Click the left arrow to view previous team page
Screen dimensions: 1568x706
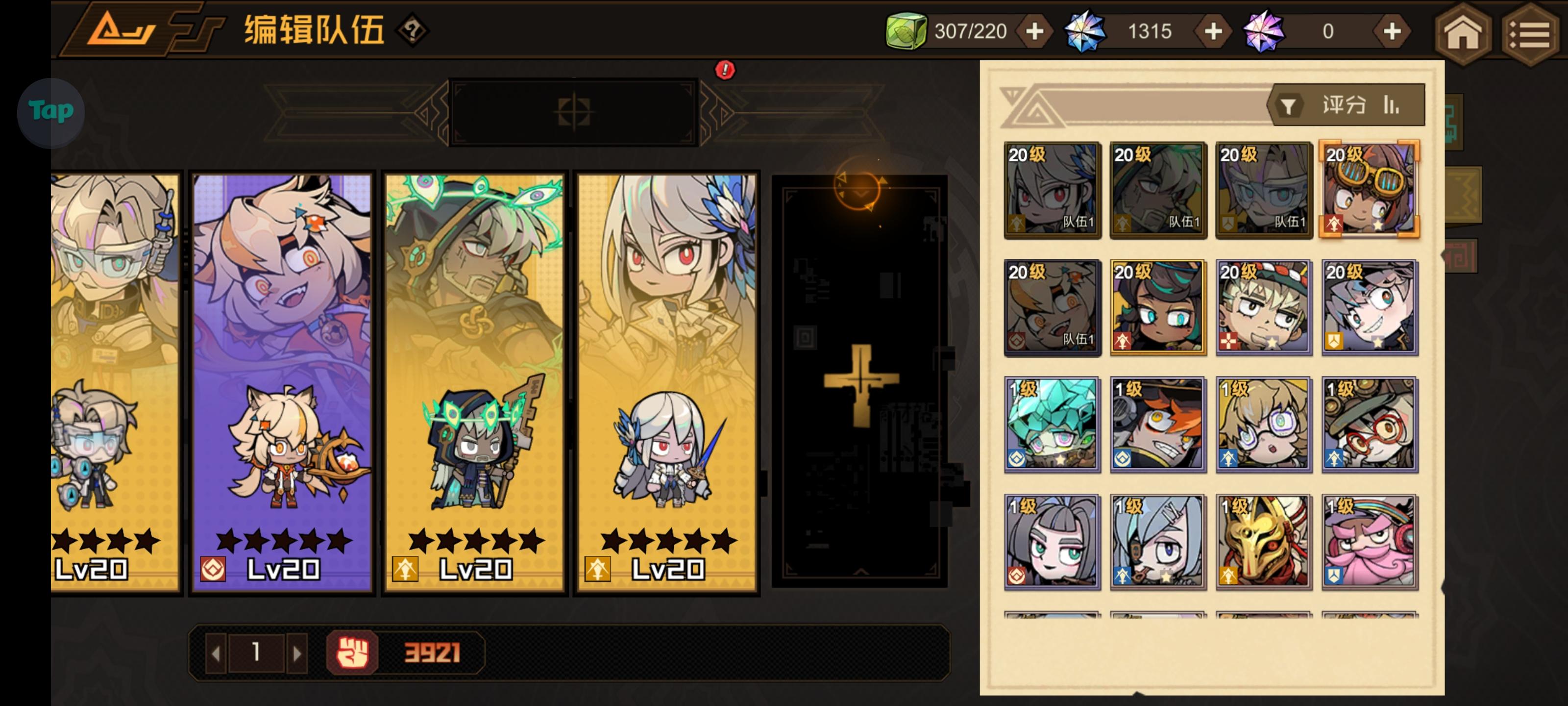tap(216, 653)
